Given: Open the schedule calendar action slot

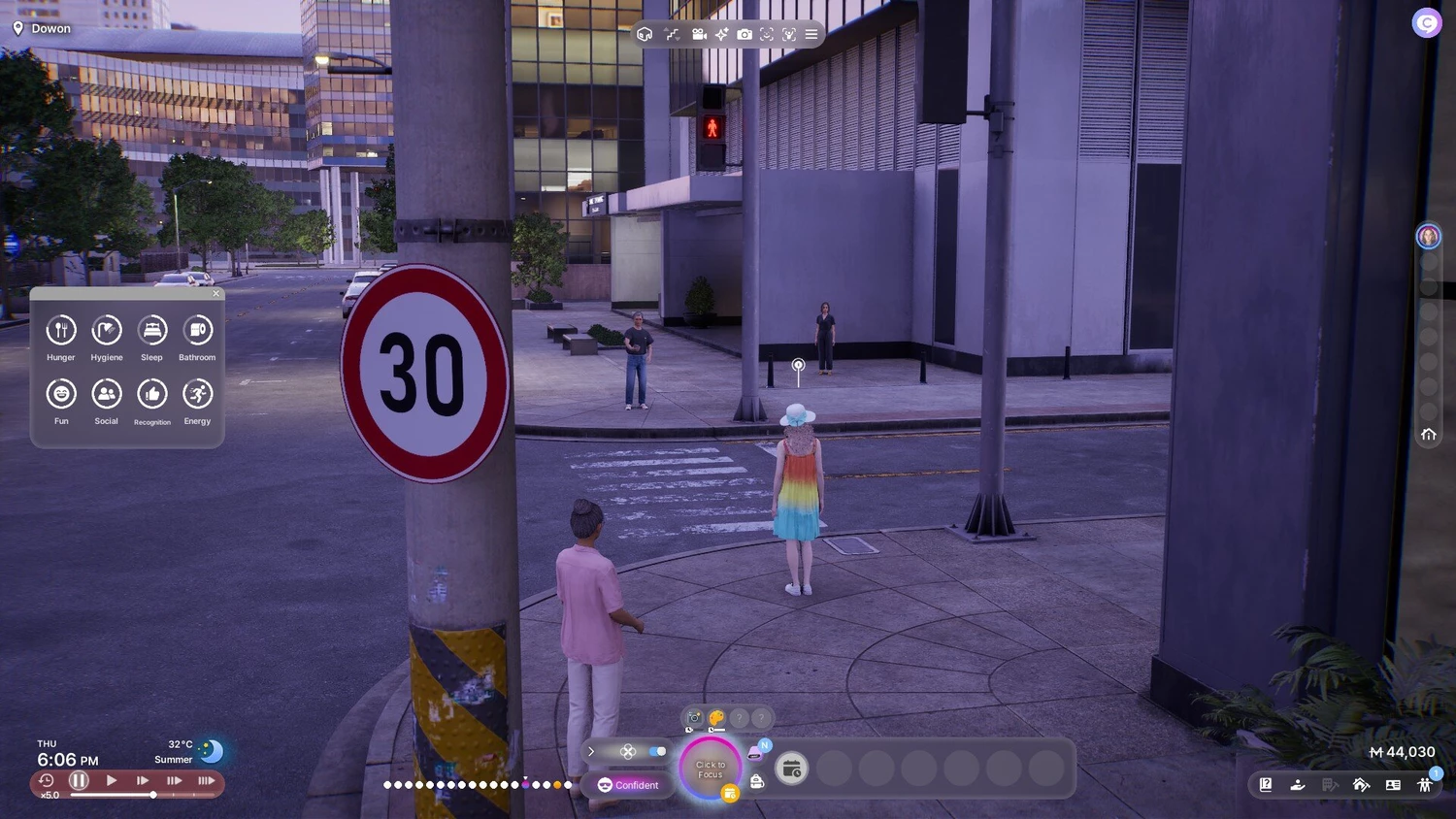Looking at the screenshot, I should pos(792,770).
